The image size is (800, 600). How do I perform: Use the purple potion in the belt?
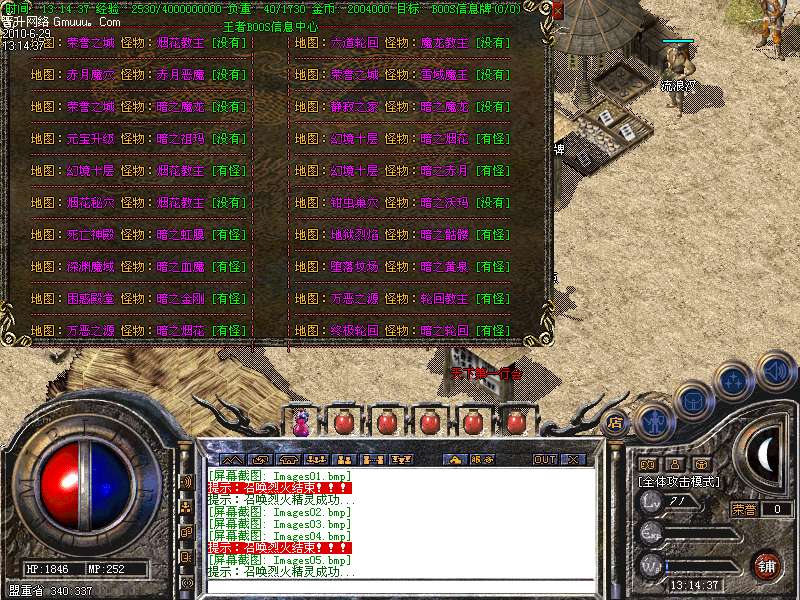[301, 423]
